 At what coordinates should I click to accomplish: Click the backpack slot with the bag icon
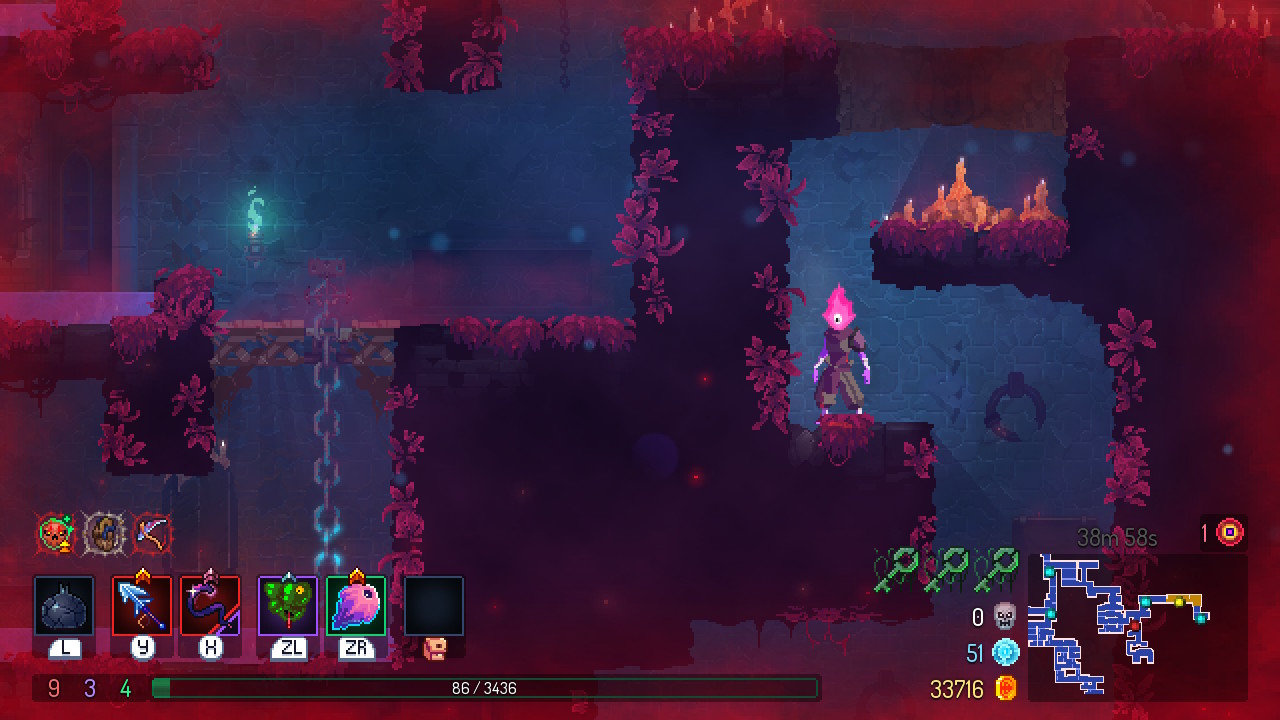click(434, 606)
